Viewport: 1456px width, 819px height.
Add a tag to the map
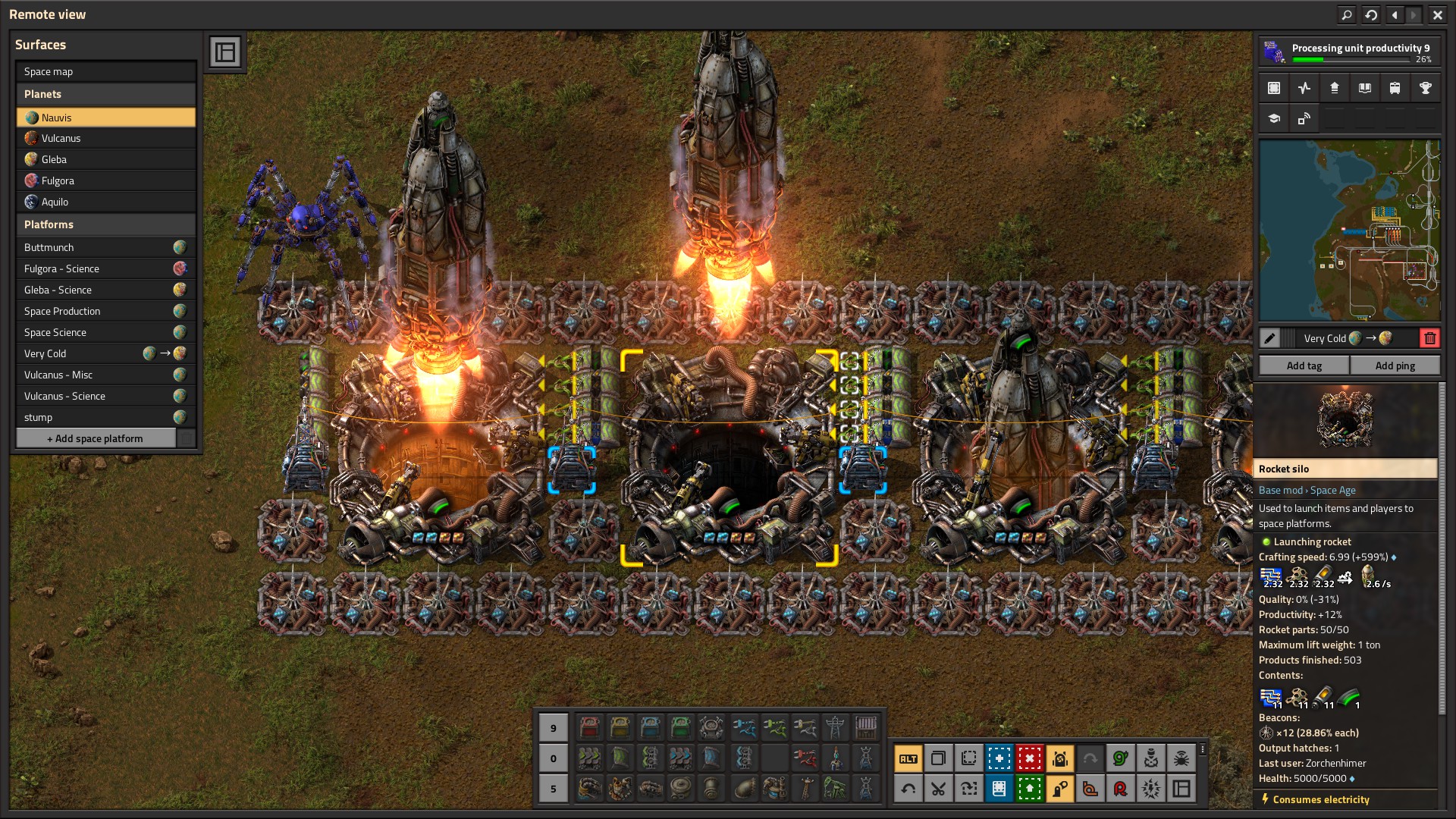[x=1304, y=366]
